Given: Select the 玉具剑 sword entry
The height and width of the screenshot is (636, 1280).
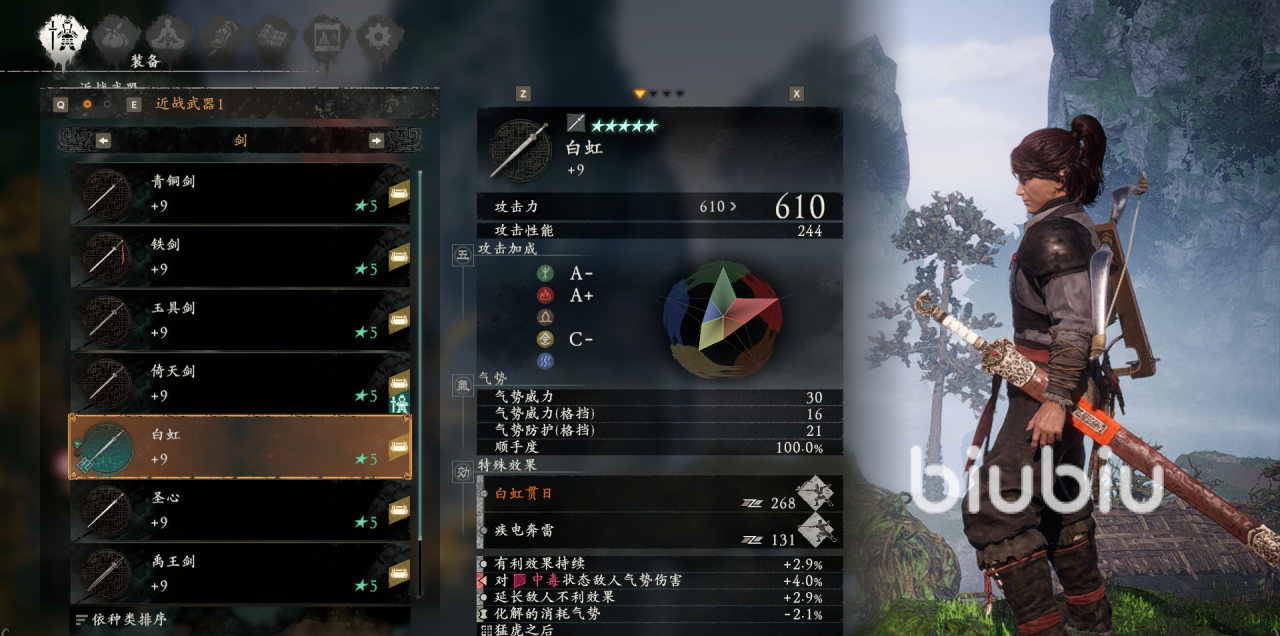Looking at the screenshot, I should point(240,320).
